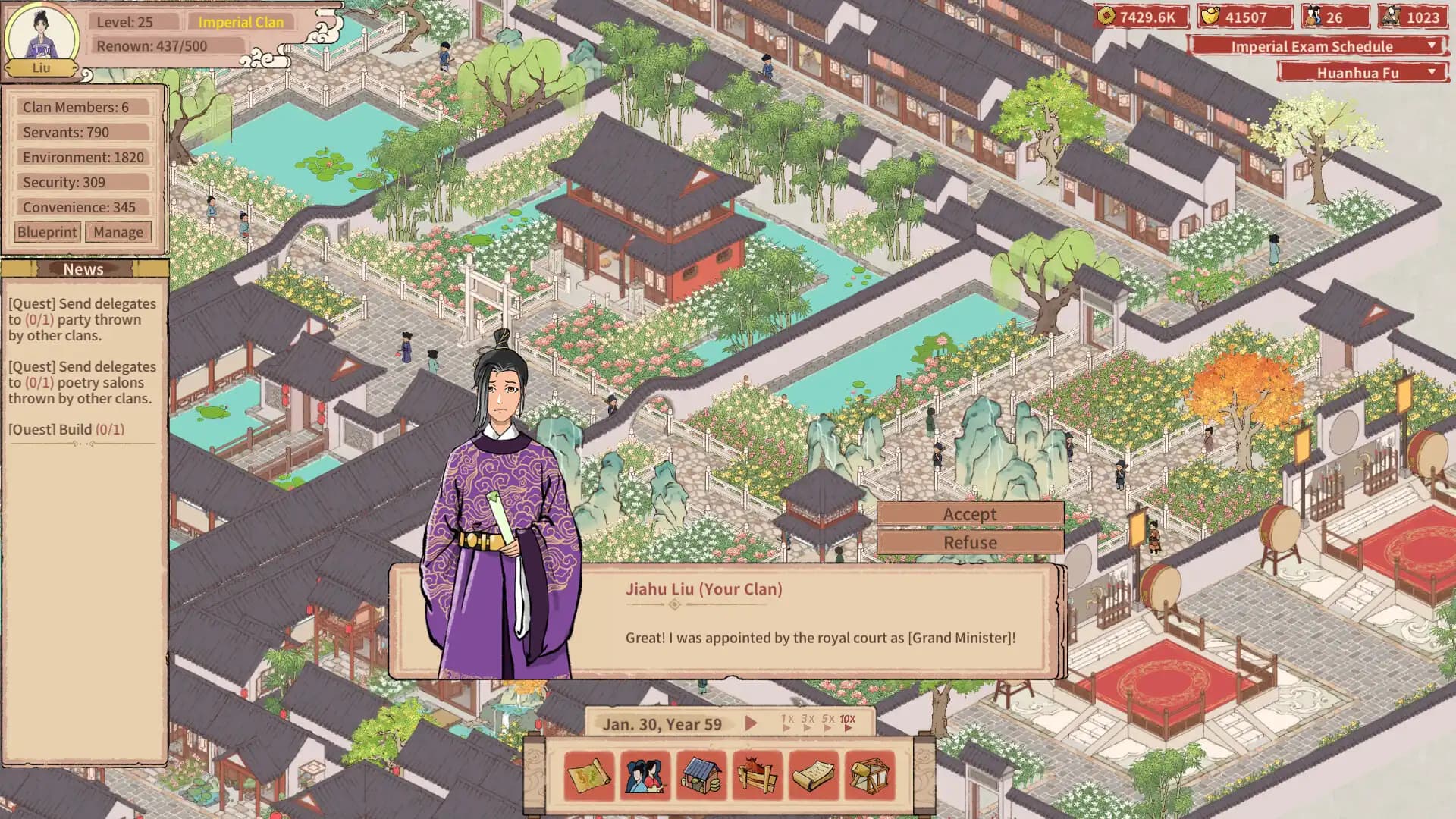Select the party delegates quest entry
Screen dimensions: 1456x819
[82, 319]
